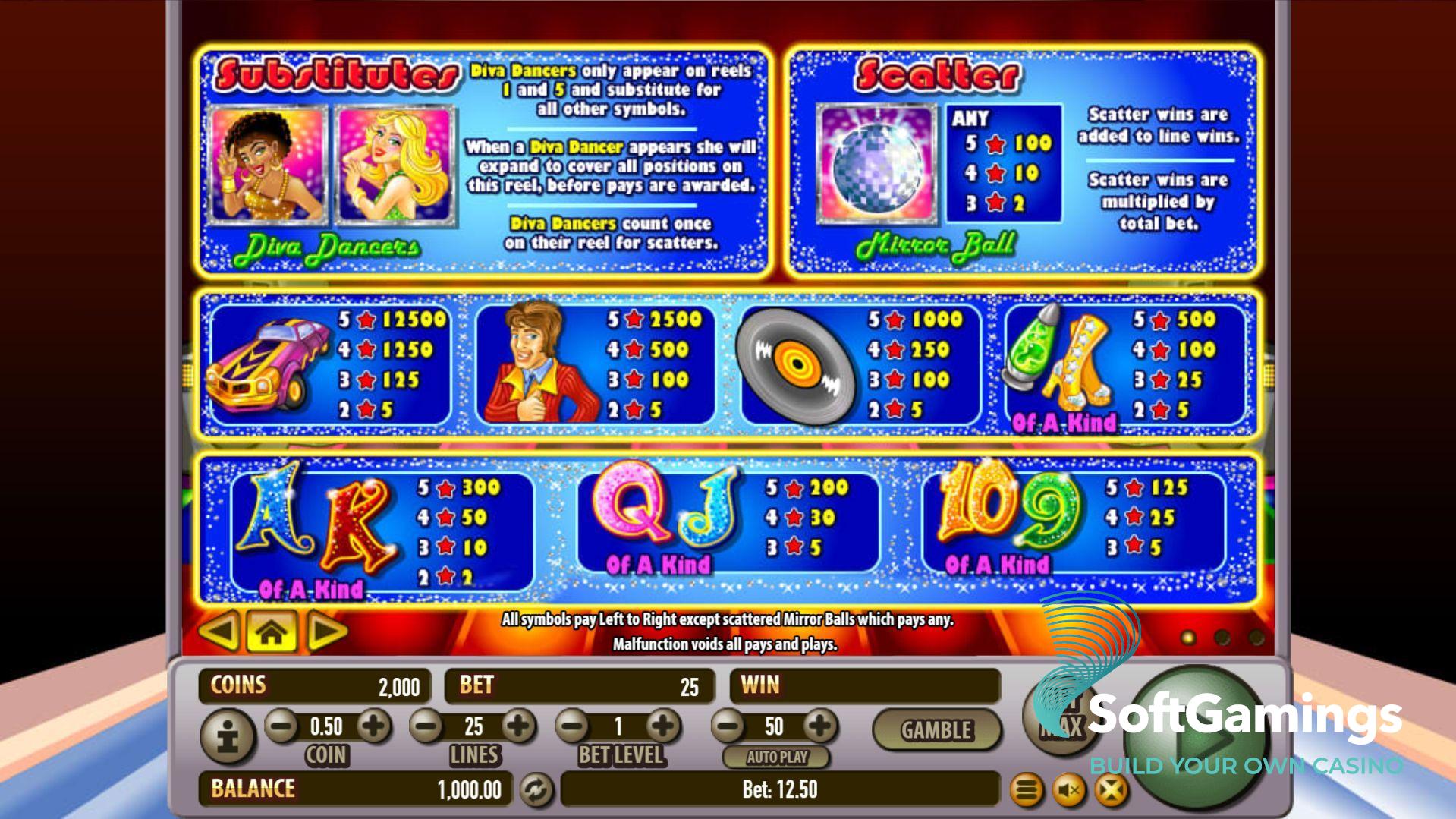Go to the previous paytable page
This screenshot has height=819, width=1456.
point(219,632)
